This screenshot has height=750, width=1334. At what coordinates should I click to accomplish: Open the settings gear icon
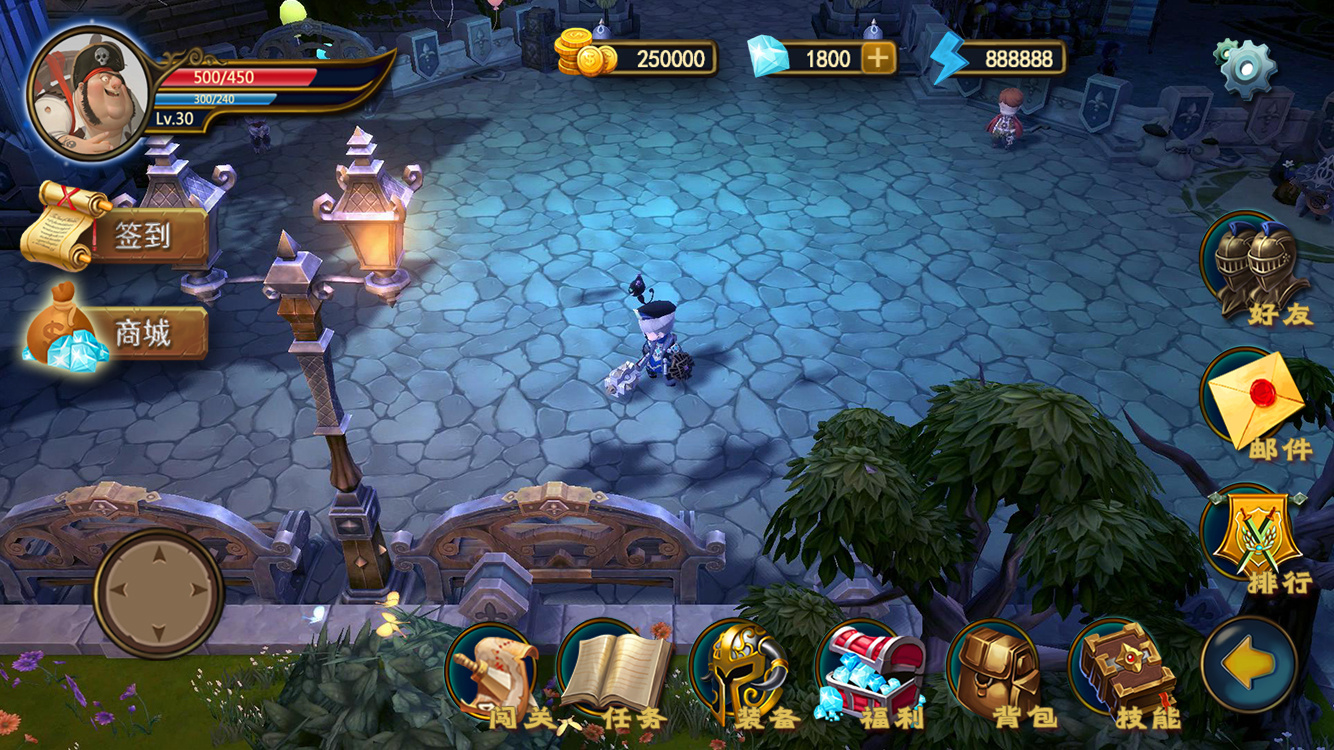pyautogui.click(x=1246, y=67)
